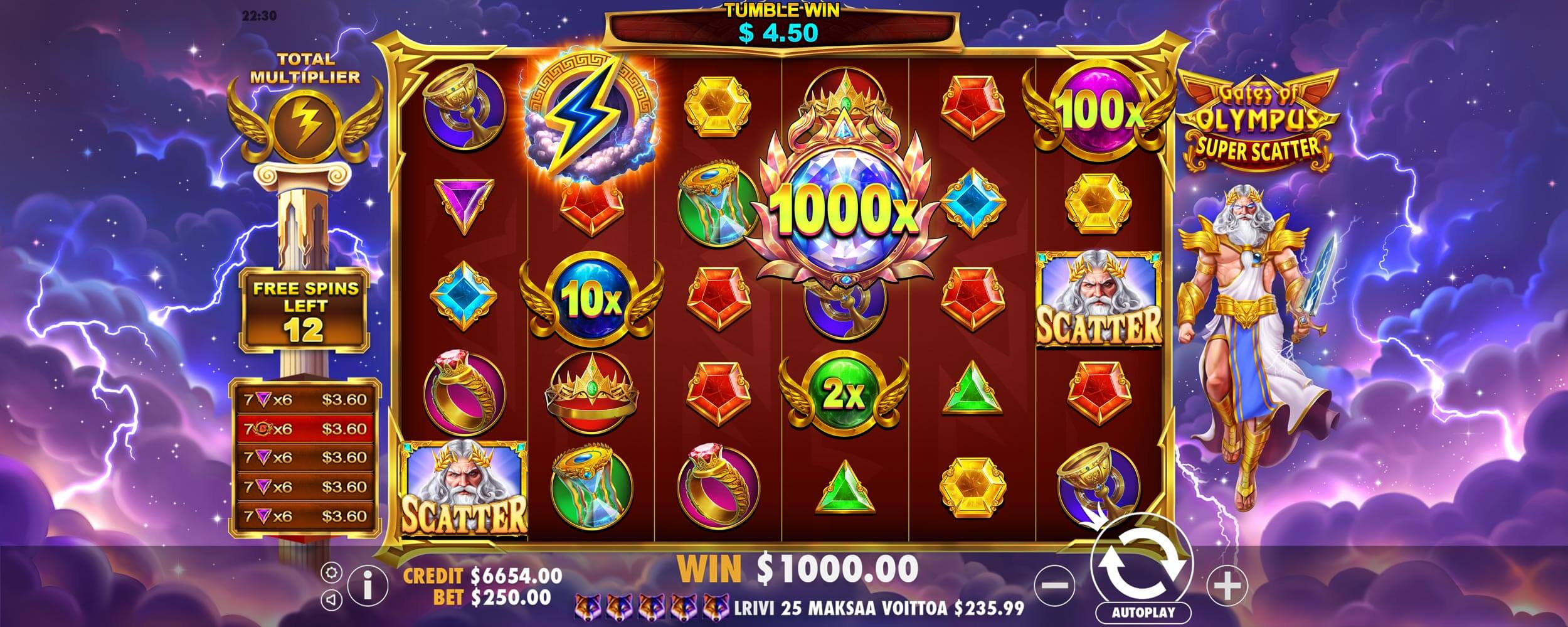Increase the bet with the plus button
This screenshot has width=1568, height=627.
point(1227,586)
